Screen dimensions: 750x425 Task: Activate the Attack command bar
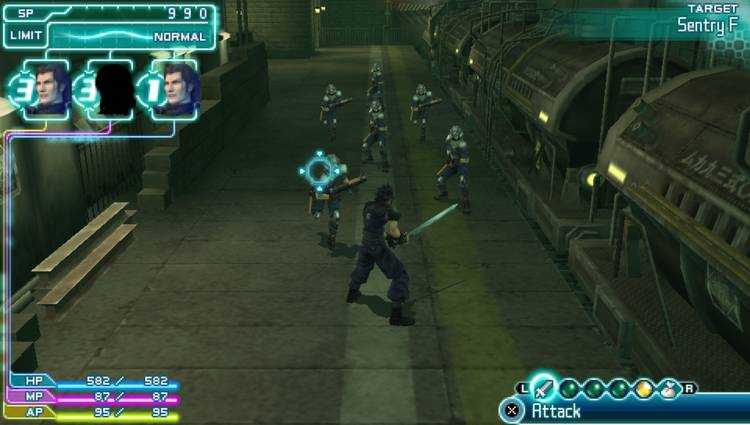600,410
